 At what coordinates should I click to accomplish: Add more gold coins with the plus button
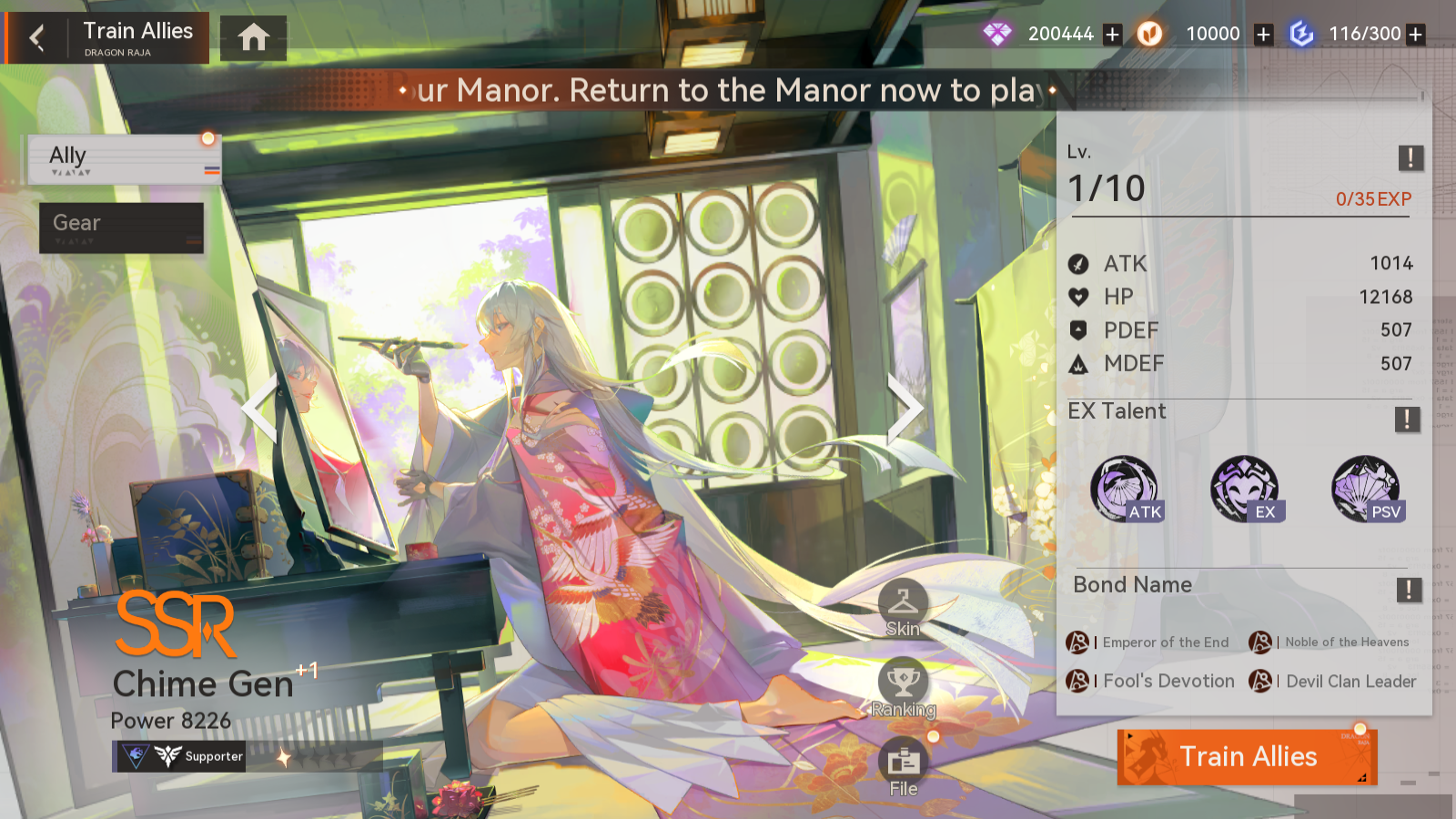point(1263,35)
